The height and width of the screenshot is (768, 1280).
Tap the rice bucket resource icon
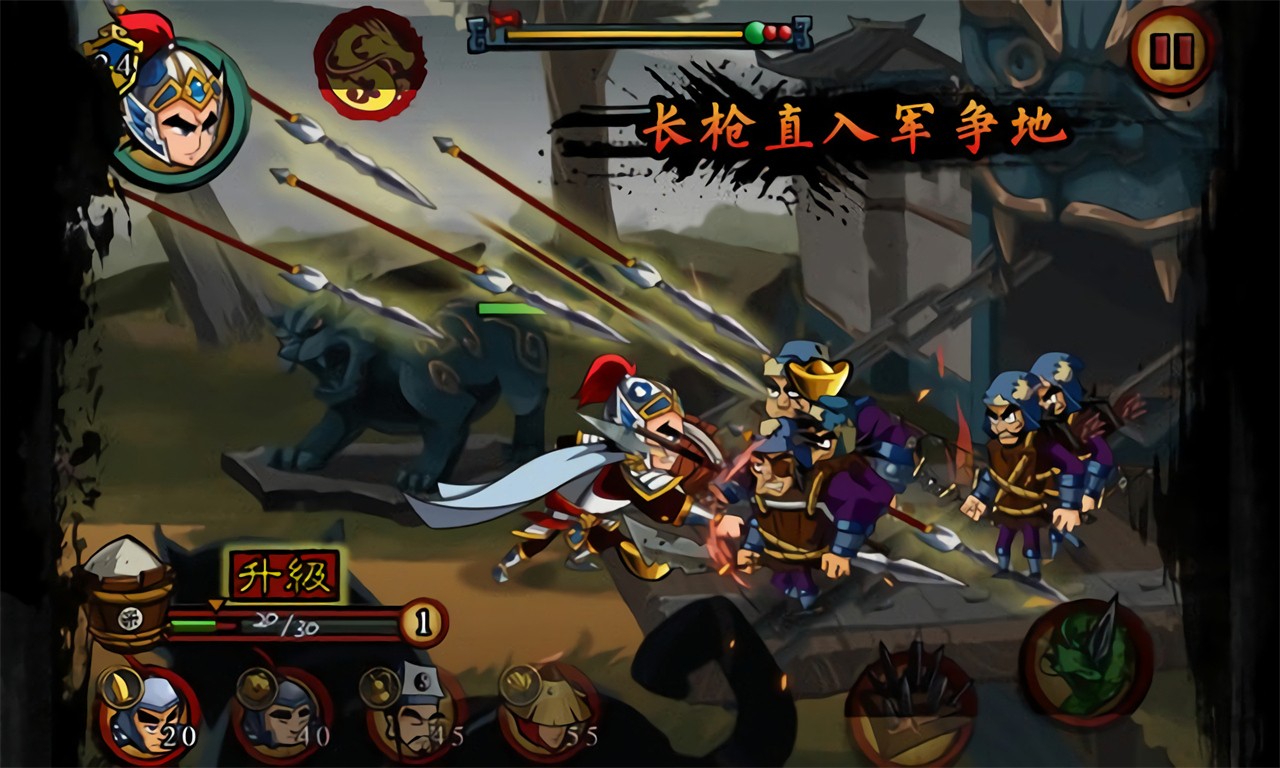[128, 594]
